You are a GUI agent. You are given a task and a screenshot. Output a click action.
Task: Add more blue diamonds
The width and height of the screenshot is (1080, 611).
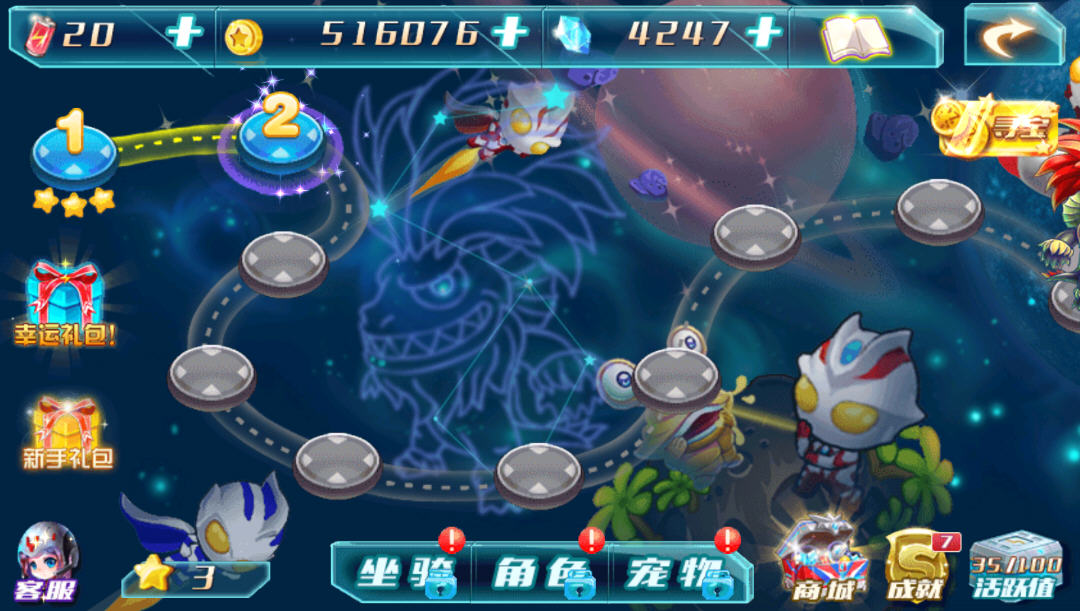pos(764,33)
